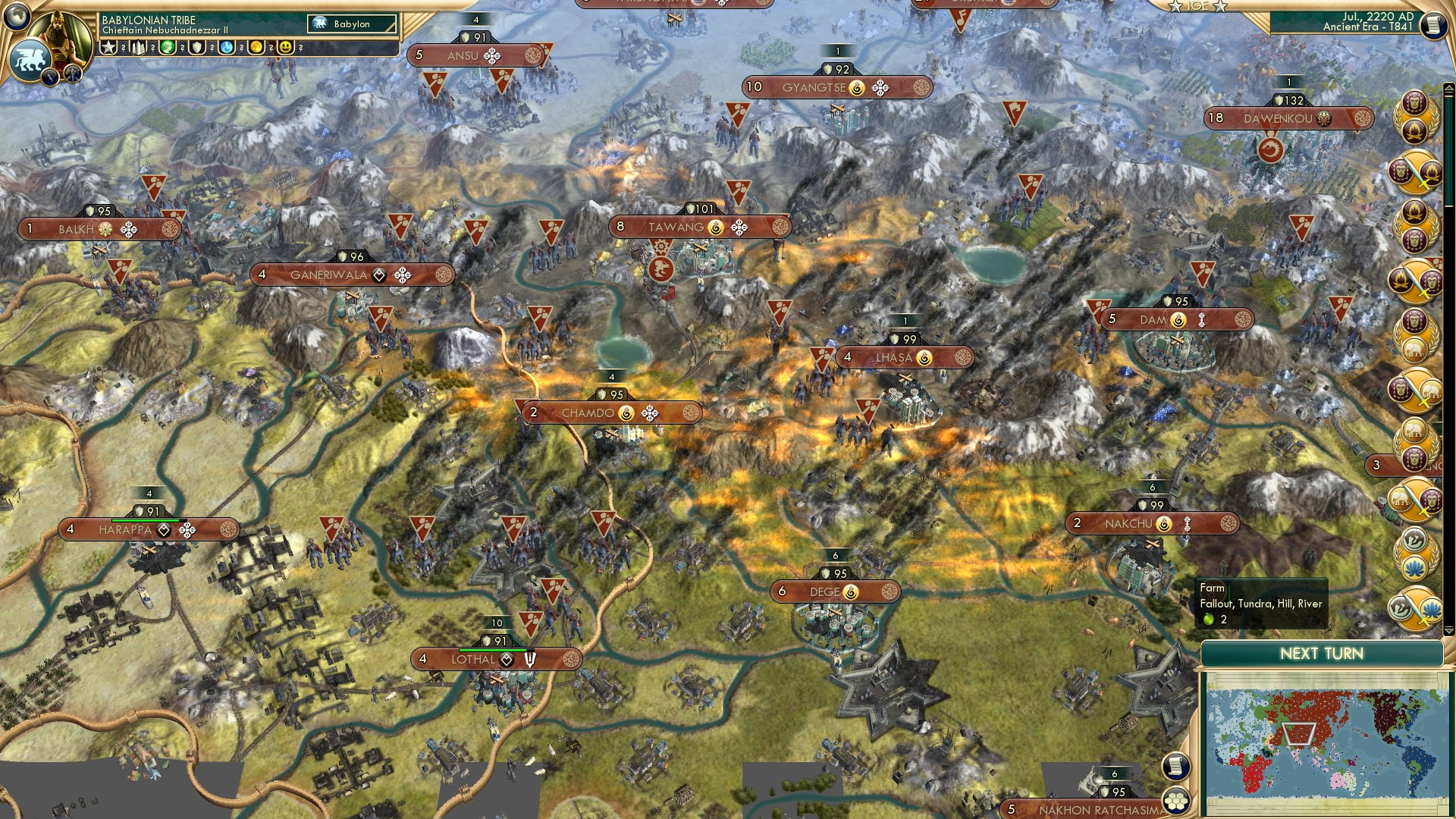This screenshot has height=819, width=1456.
Task: Click the scroll icon beside the minimap
Action: [x=1175, y=766]
